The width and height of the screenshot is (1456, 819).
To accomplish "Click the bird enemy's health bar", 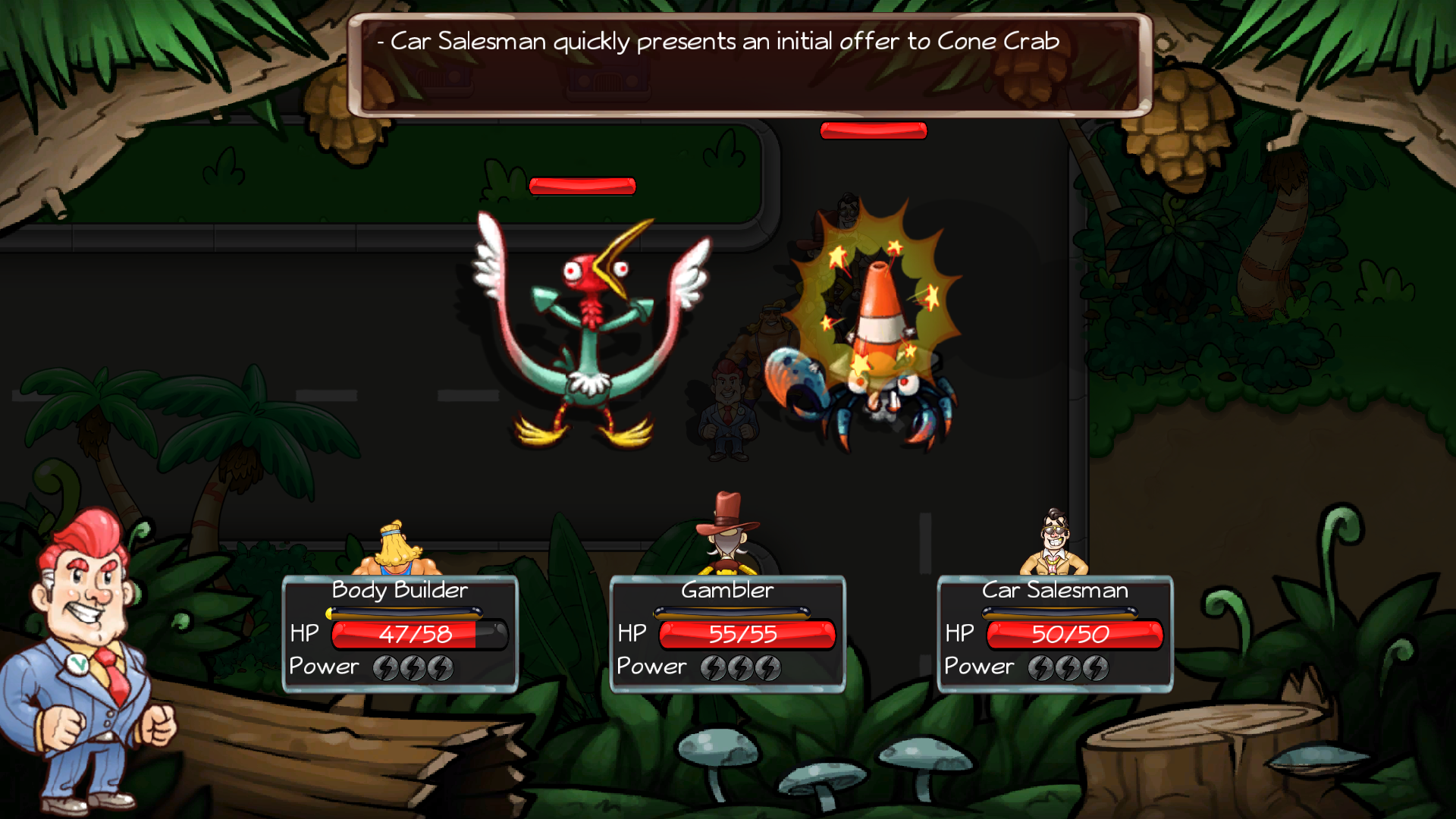I will pyautogui.click(x=582, y=184).
